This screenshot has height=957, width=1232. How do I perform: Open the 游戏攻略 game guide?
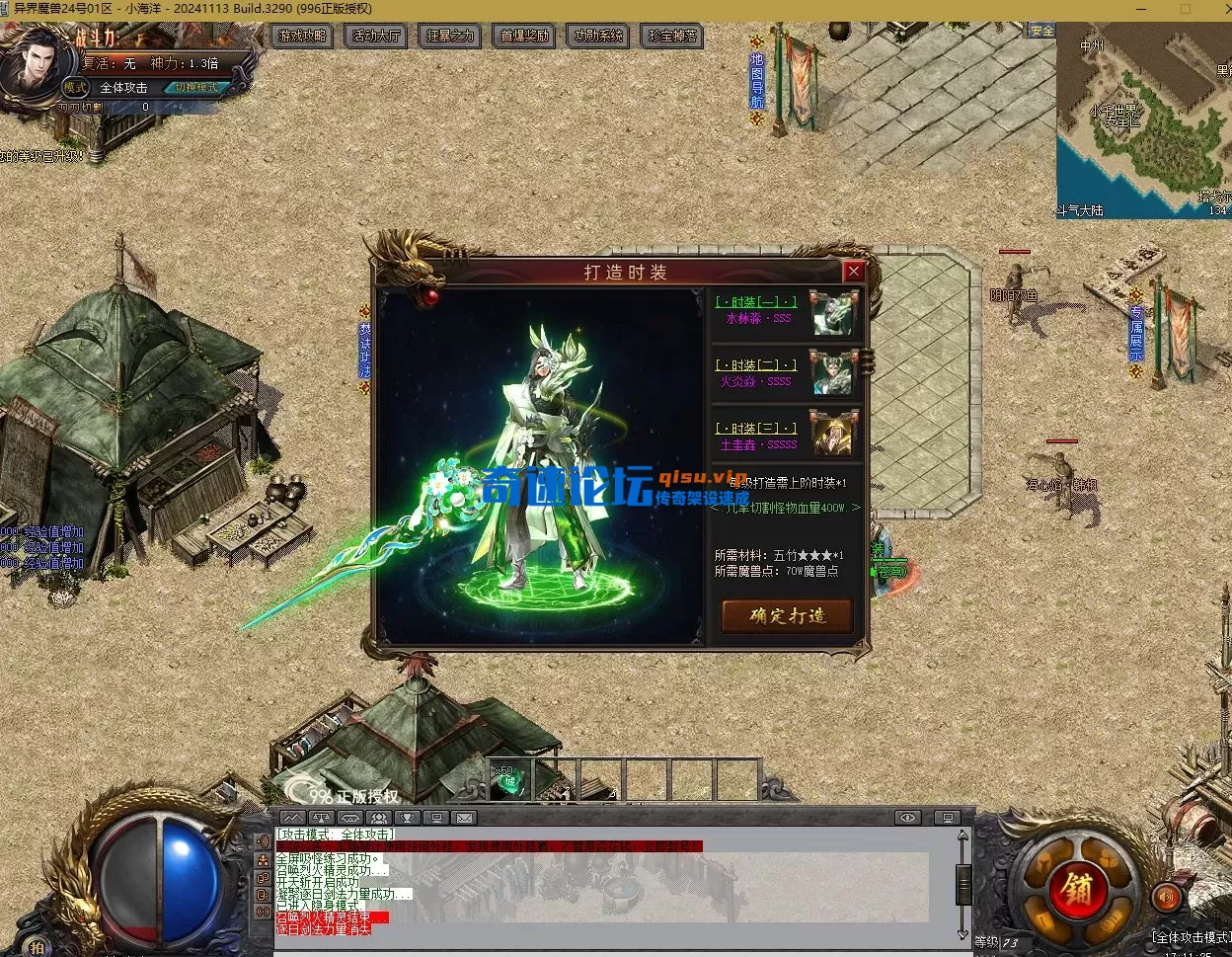point(302,36)
